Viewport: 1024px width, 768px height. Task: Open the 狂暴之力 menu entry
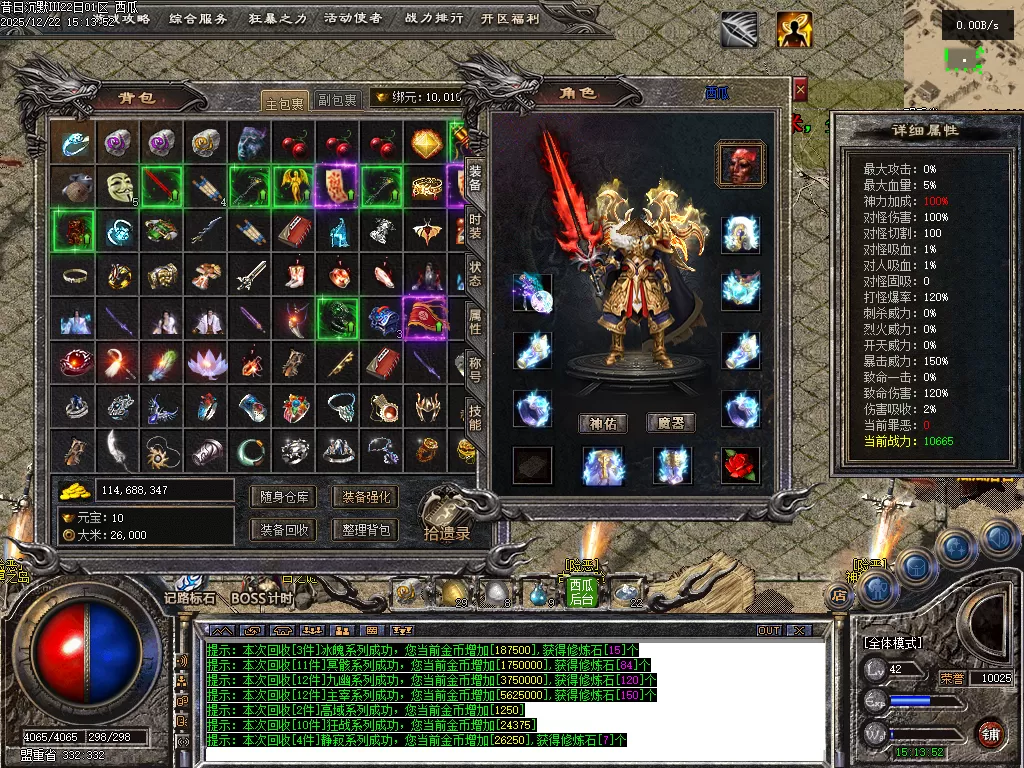pyautogui.click(x=278, y=18)
